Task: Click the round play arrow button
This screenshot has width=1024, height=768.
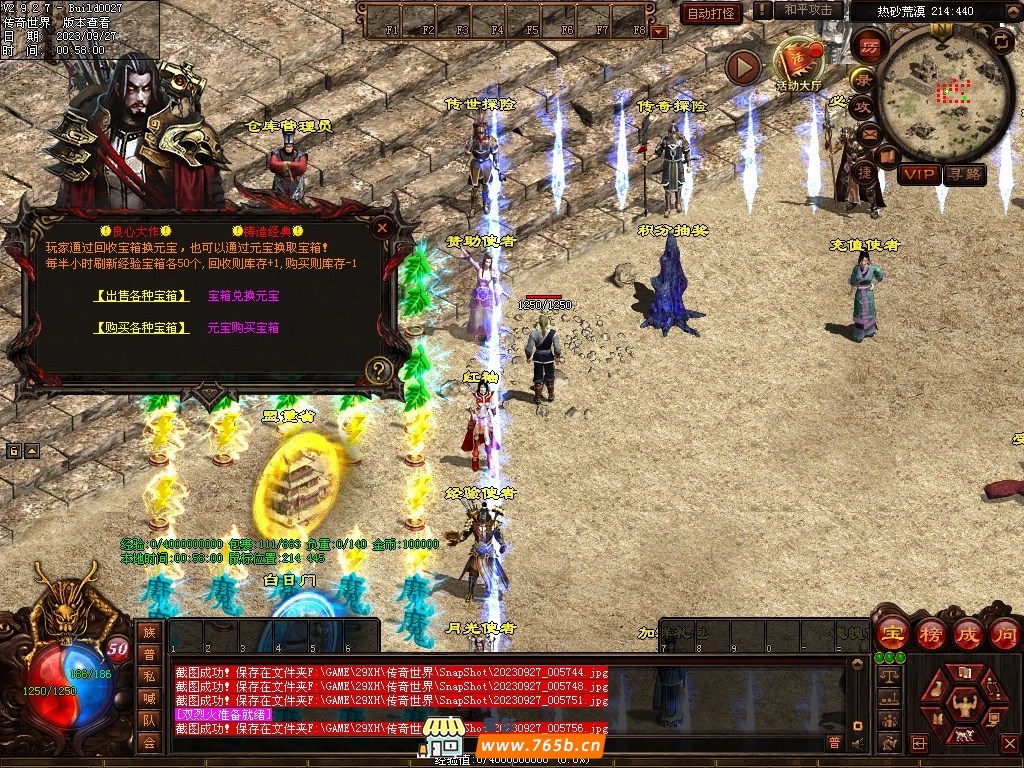Action: click(x=743, y=67)
